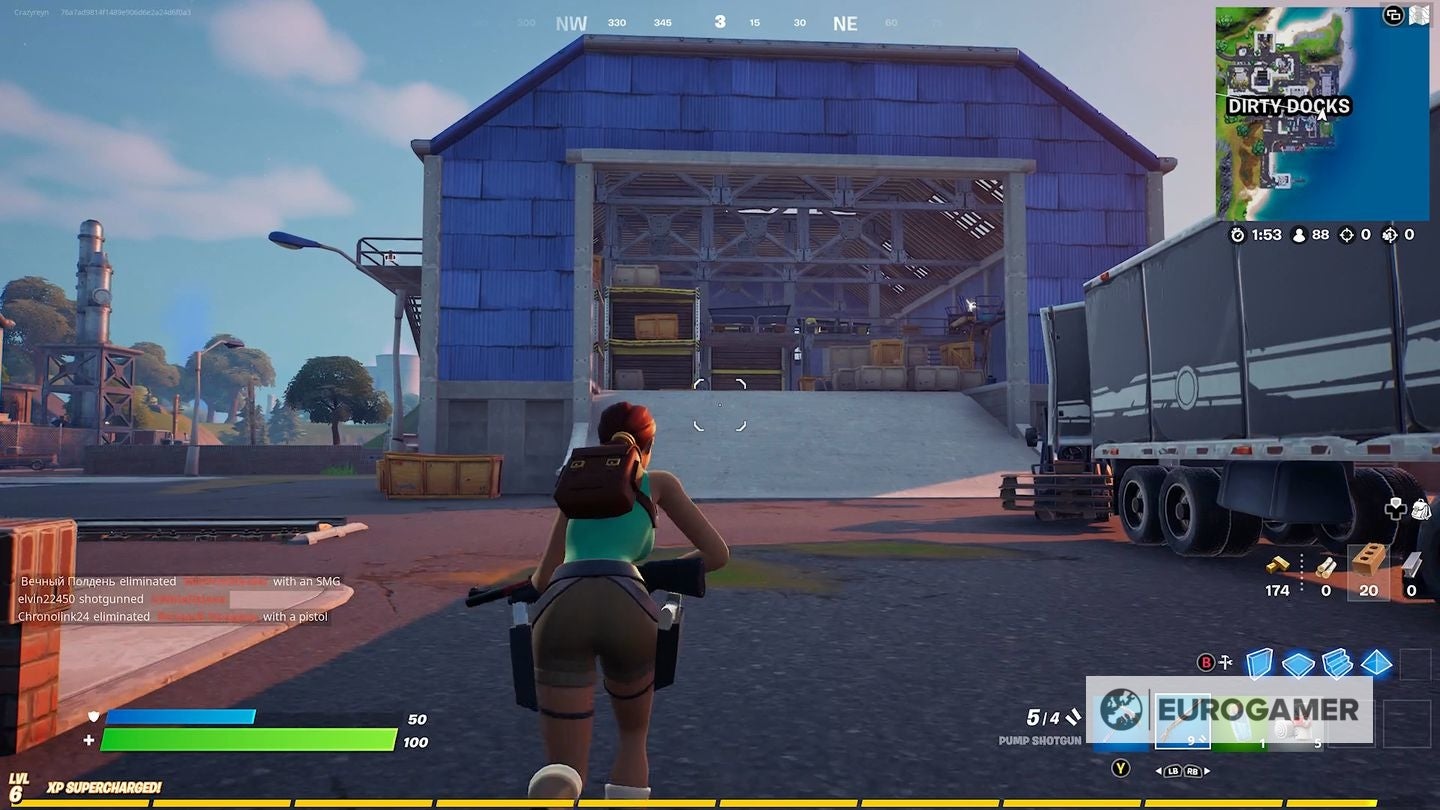Image resolution: width=1440 pixels, height=810 pixels.
Task: Select the stairs build piece icon
Action: click(1336, 664)
